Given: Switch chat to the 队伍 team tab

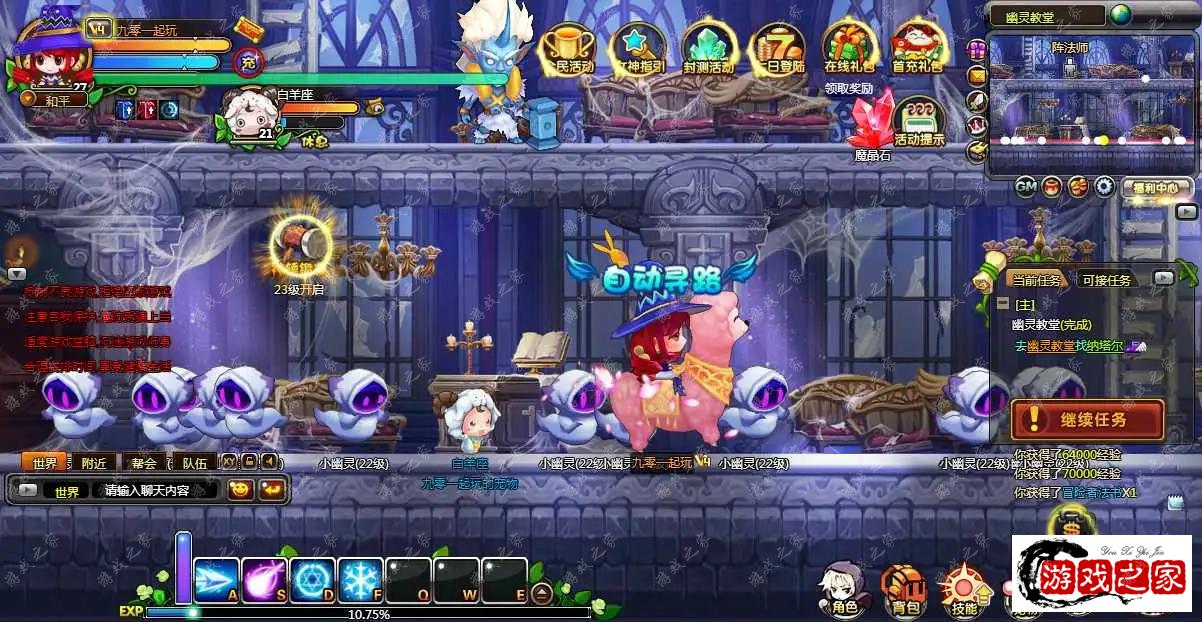Looking at the screenshot, I should (195, 463).
